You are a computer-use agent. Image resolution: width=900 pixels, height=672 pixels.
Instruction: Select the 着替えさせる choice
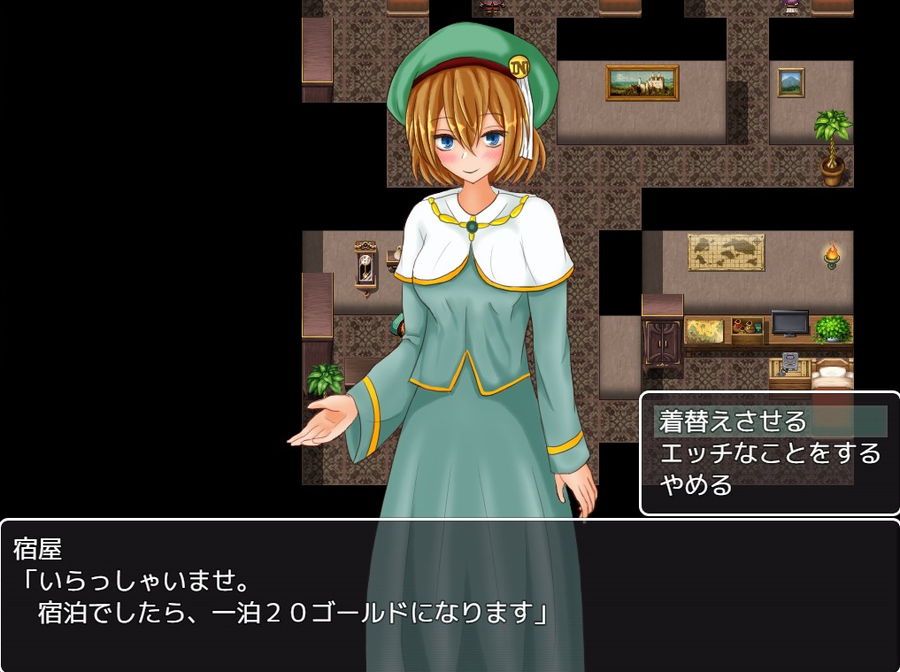(x=733, y=421)
